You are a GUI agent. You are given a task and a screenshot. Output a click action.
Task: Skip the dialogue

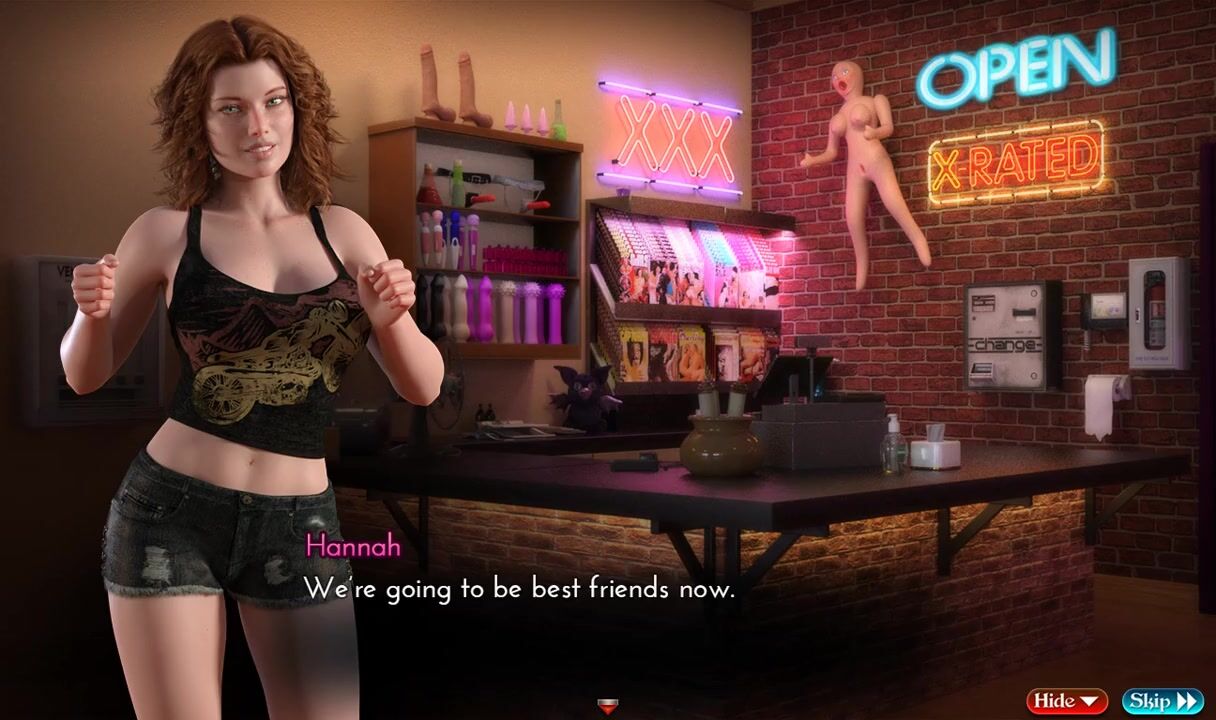click(1162, 701)
